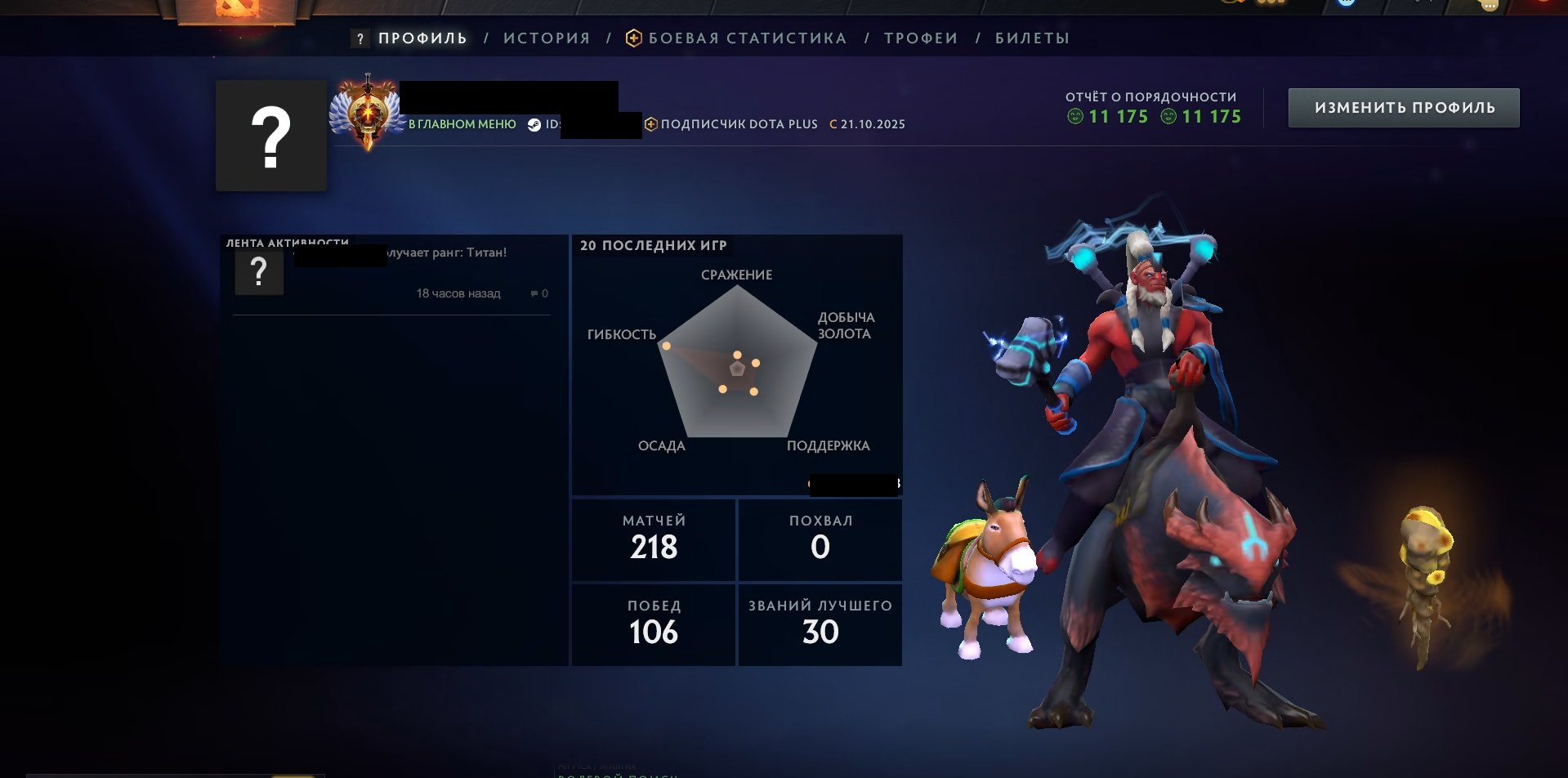Show the Трофеи tab
Image resolution: width=1568 pixels, height=778 pixels.
pyautogui.click(x=921, y=38)
